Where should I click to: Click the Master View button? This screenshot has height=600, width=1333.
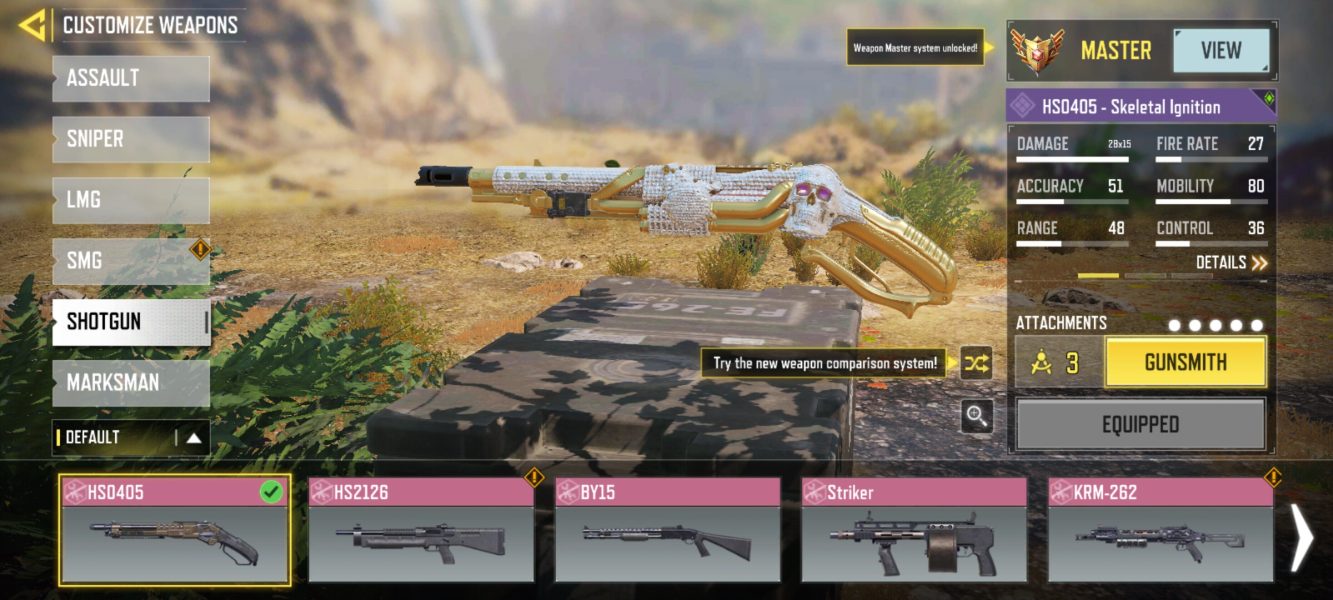click(1220, 50)
